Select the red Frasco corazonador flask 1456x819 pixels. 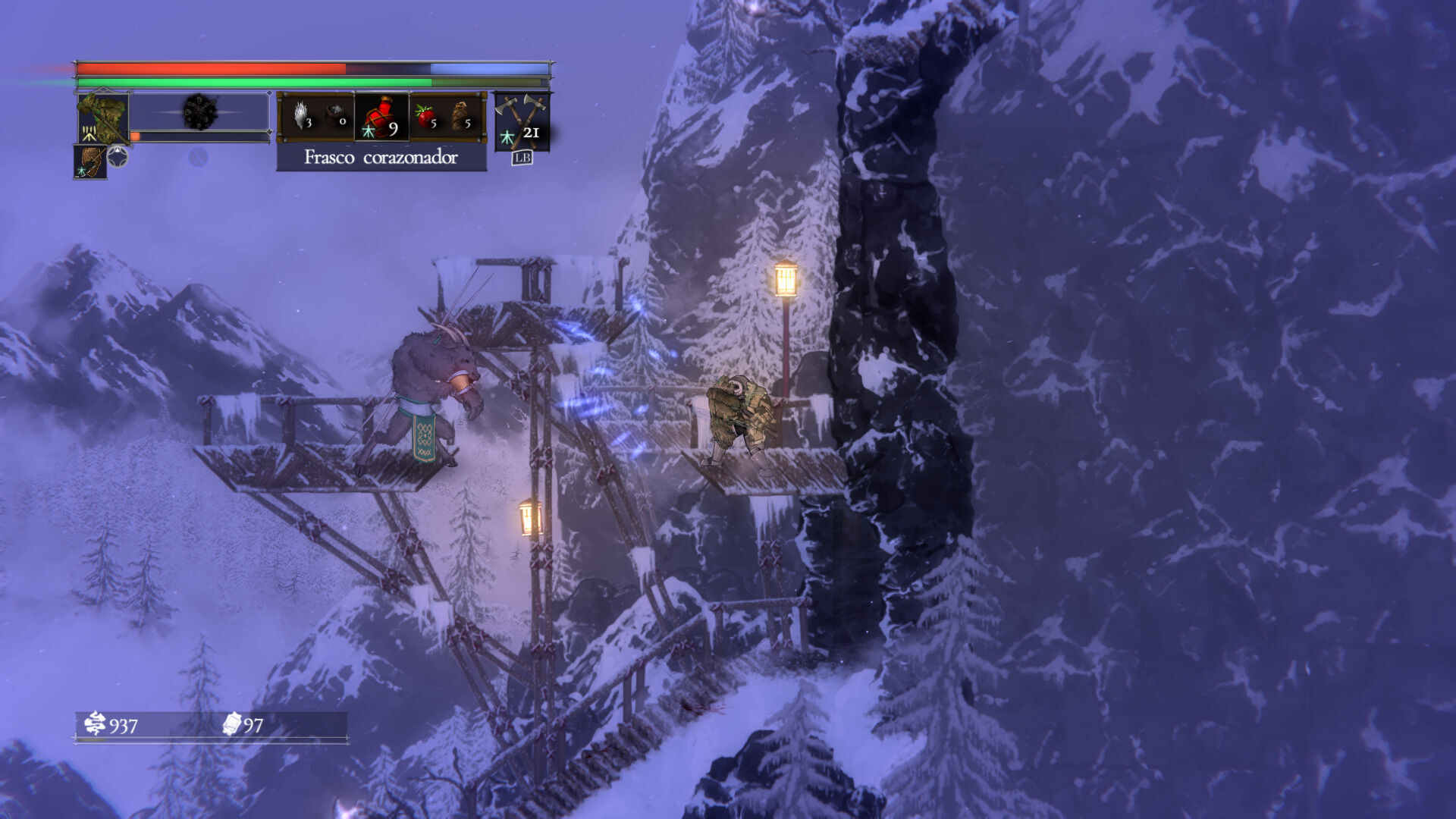pos(381,118)
